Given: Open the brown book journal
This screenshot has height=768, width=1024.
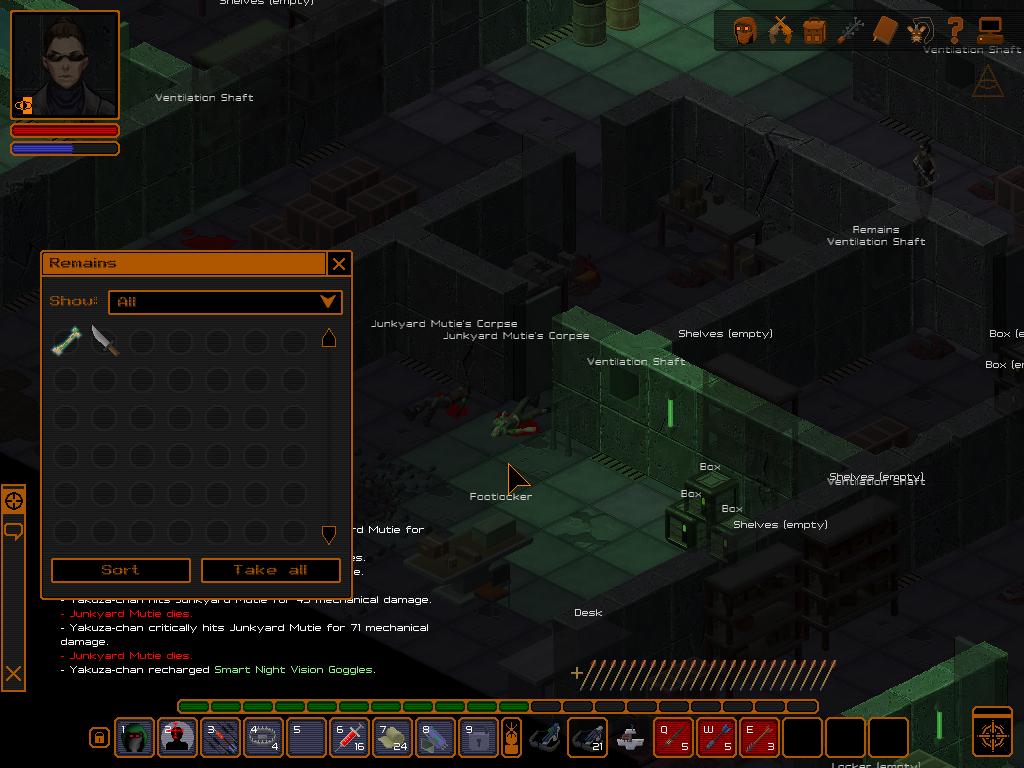Looking at the screenshot, I should (x=884, y=31).
